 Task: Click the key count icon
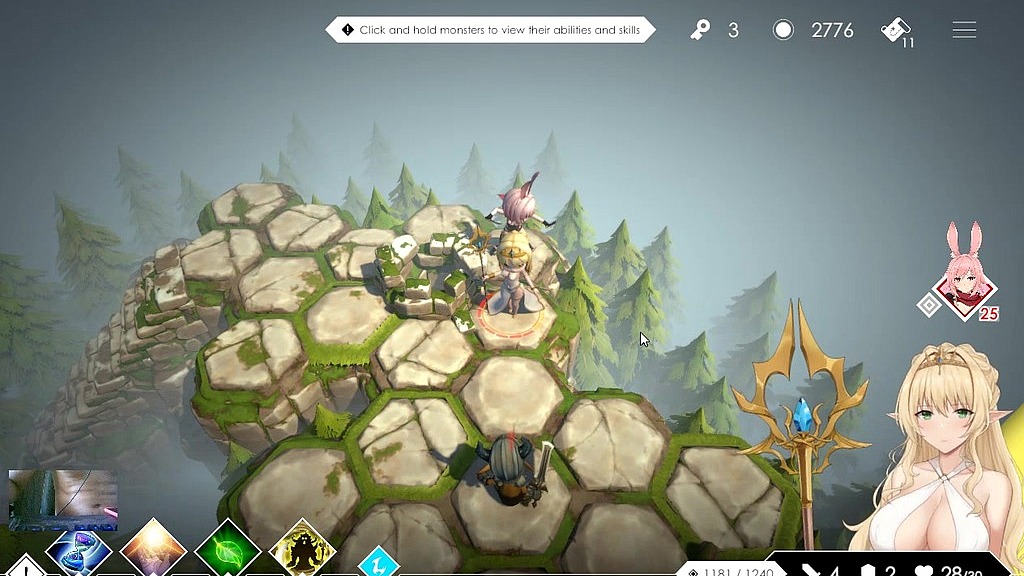(700, 30)
